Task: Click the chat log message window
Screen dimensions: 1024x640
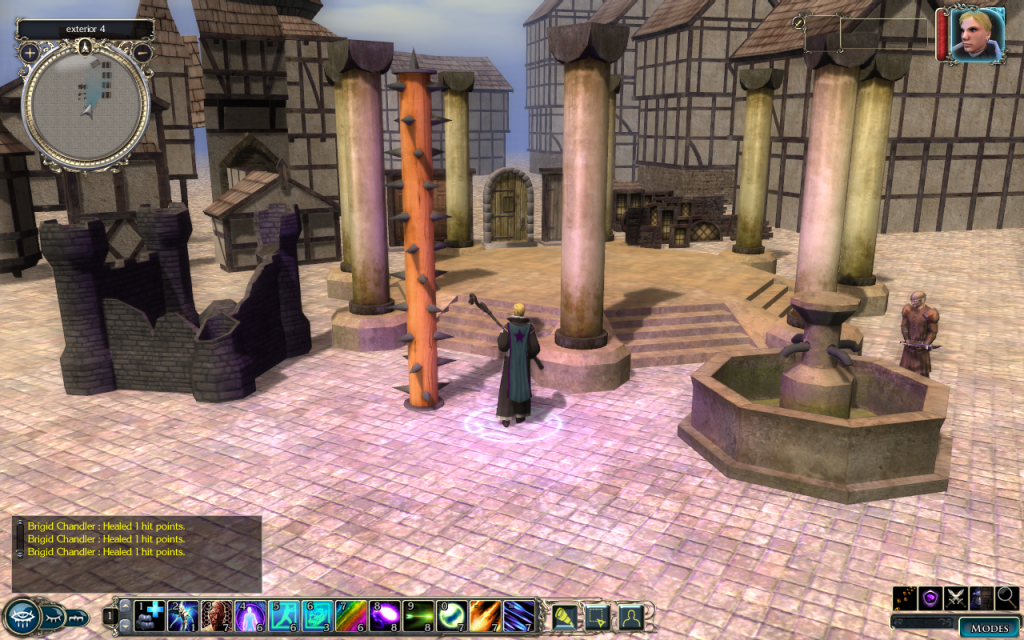Action: tap(137, 552)
